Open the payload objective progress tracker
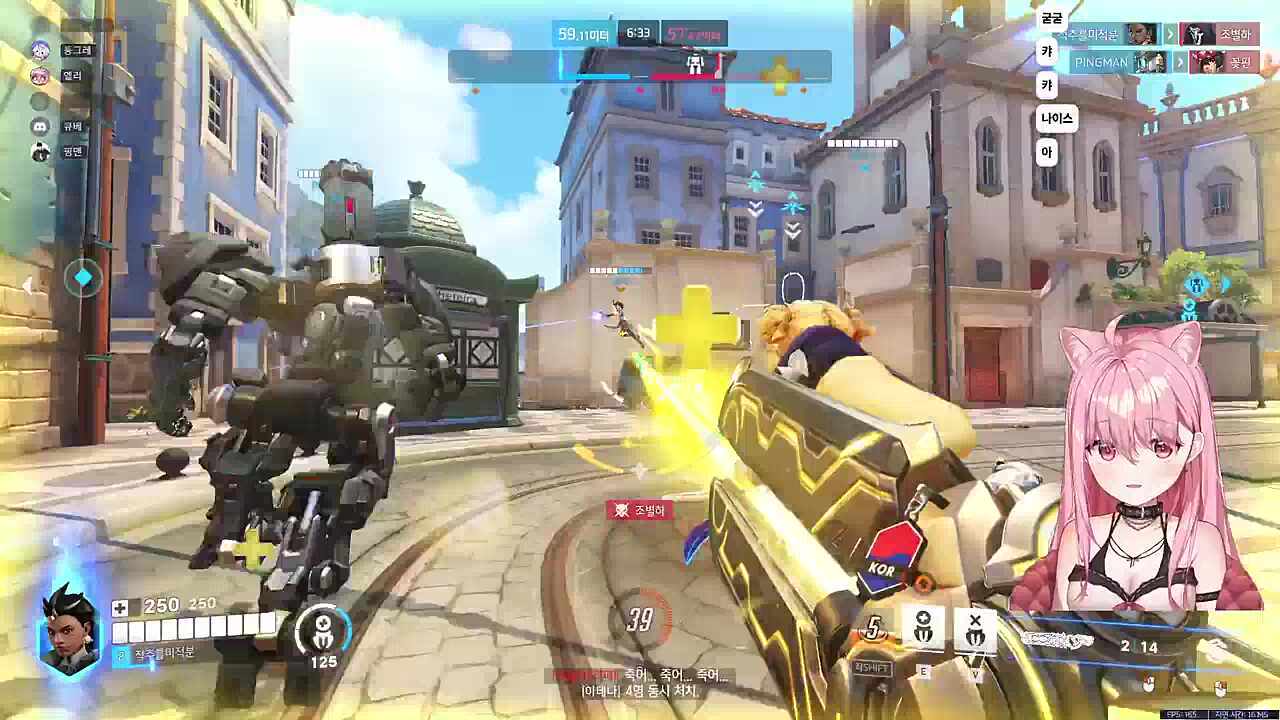Screen dimensions: 1280x720 click(640, 66)
